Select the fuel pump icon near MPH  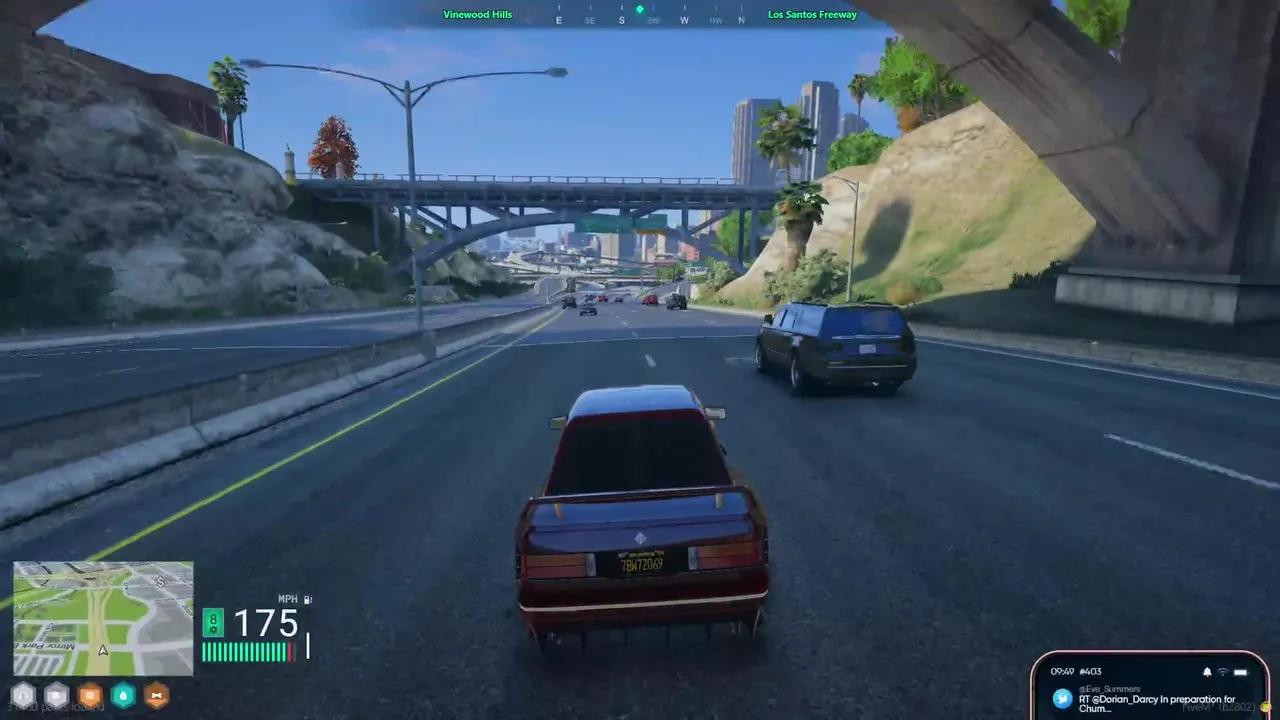pos(307,599)
